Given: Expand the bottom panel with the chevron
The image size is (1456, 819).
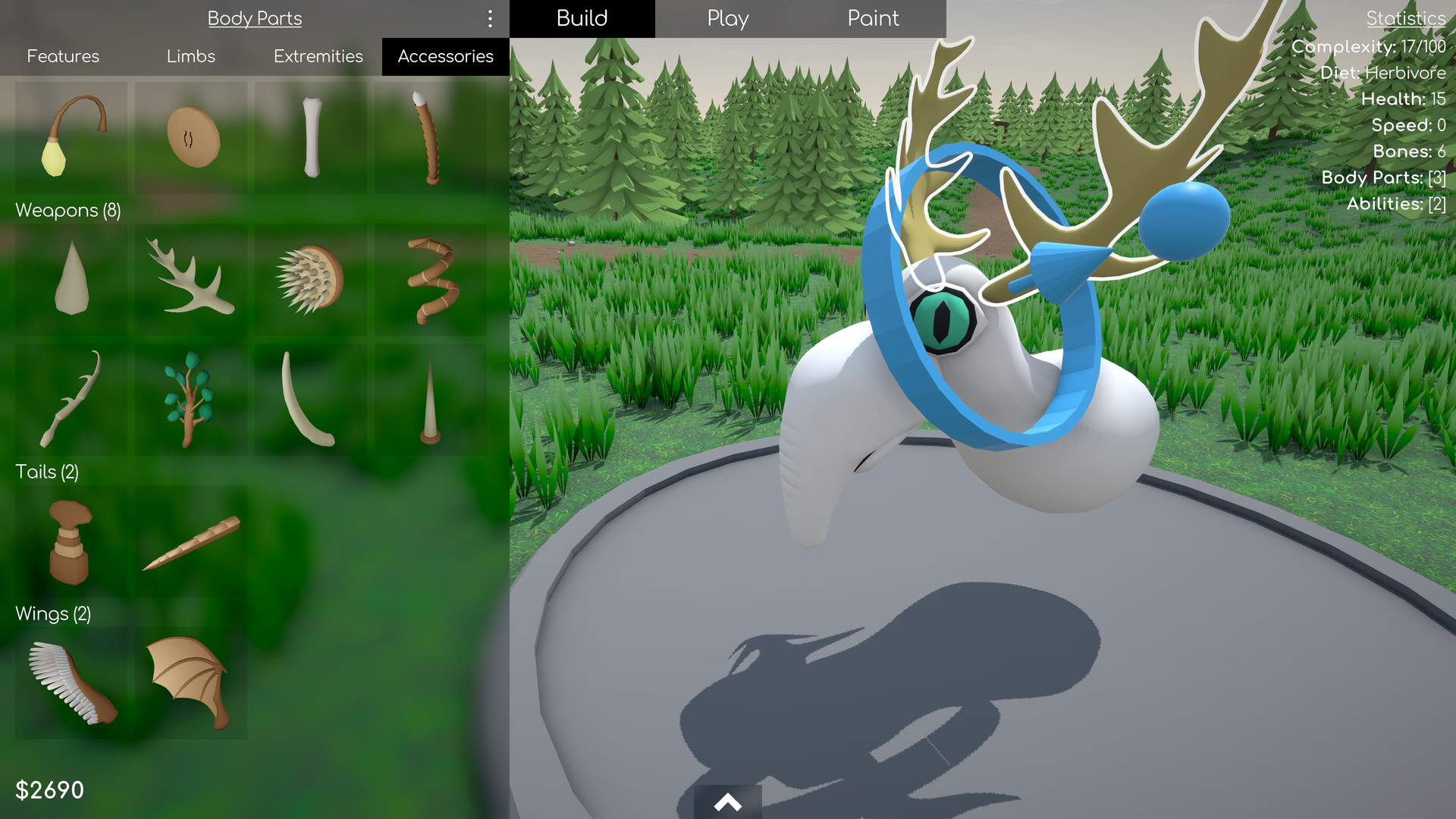Looking at the screenshot, I should [x=727, y=802].
